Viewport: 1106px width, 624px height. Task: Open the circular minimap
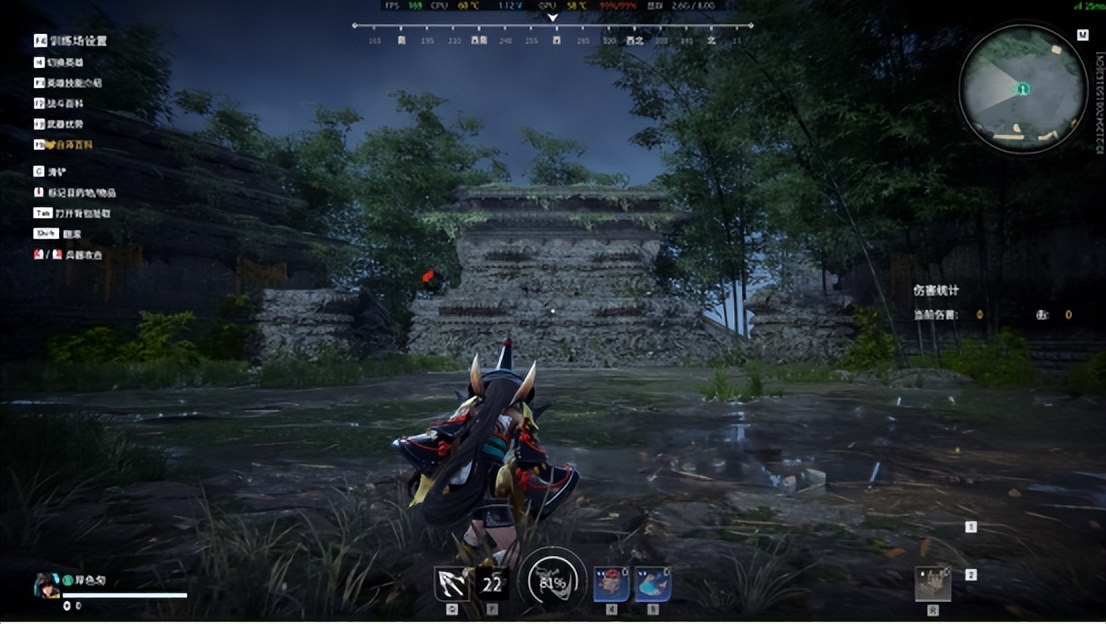(x=1022, y=89)
